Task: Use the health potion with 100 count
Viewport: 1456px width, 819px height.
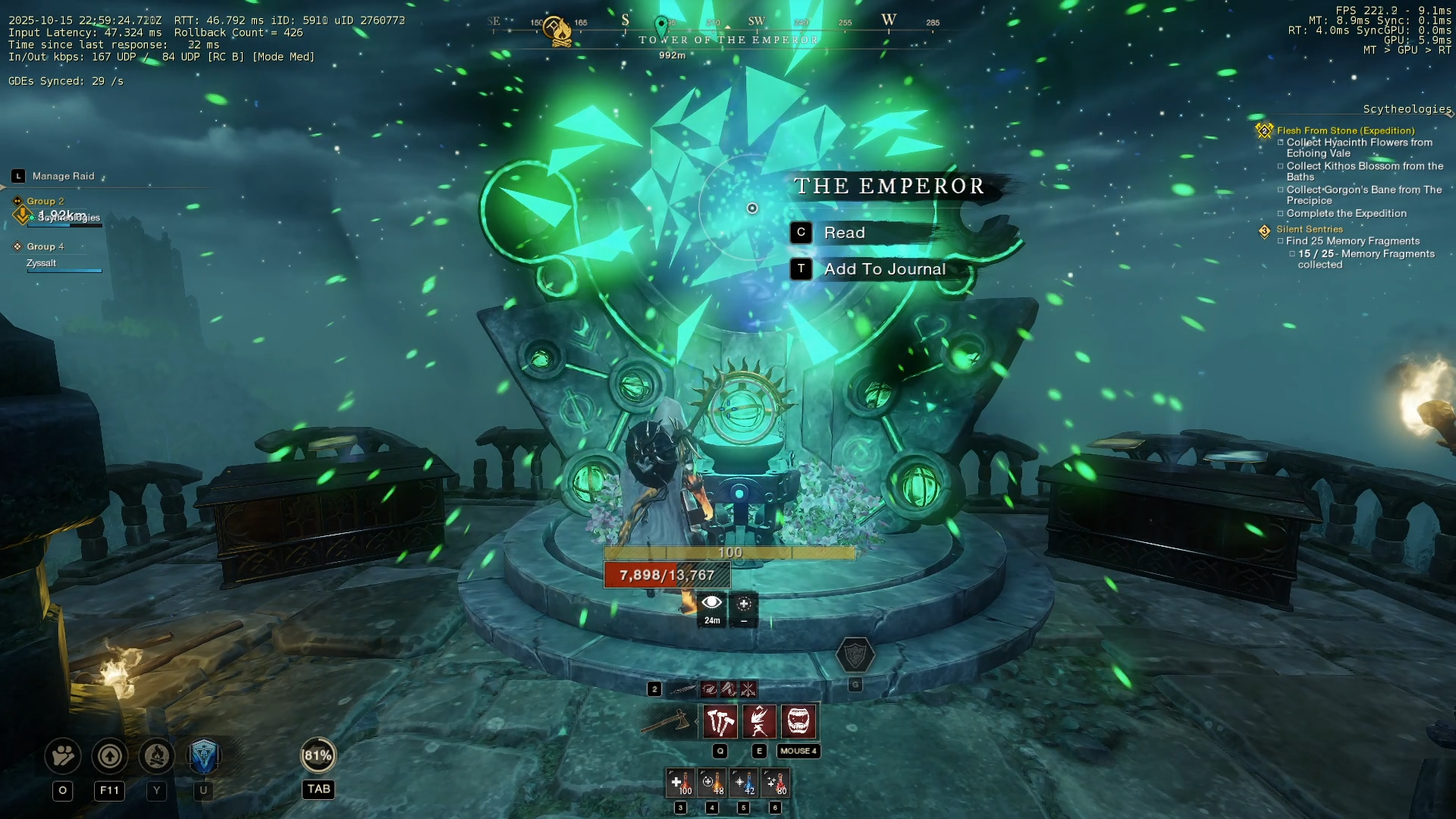Action: coord(680,783)
